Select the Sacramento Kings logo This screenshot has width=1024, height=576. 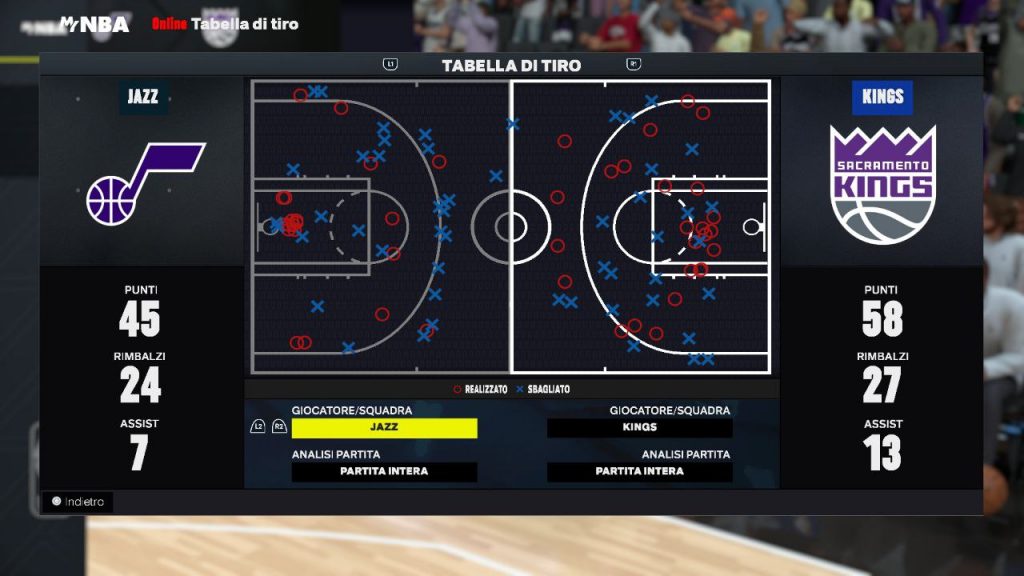pyautogui.click(x=882, y=185)
